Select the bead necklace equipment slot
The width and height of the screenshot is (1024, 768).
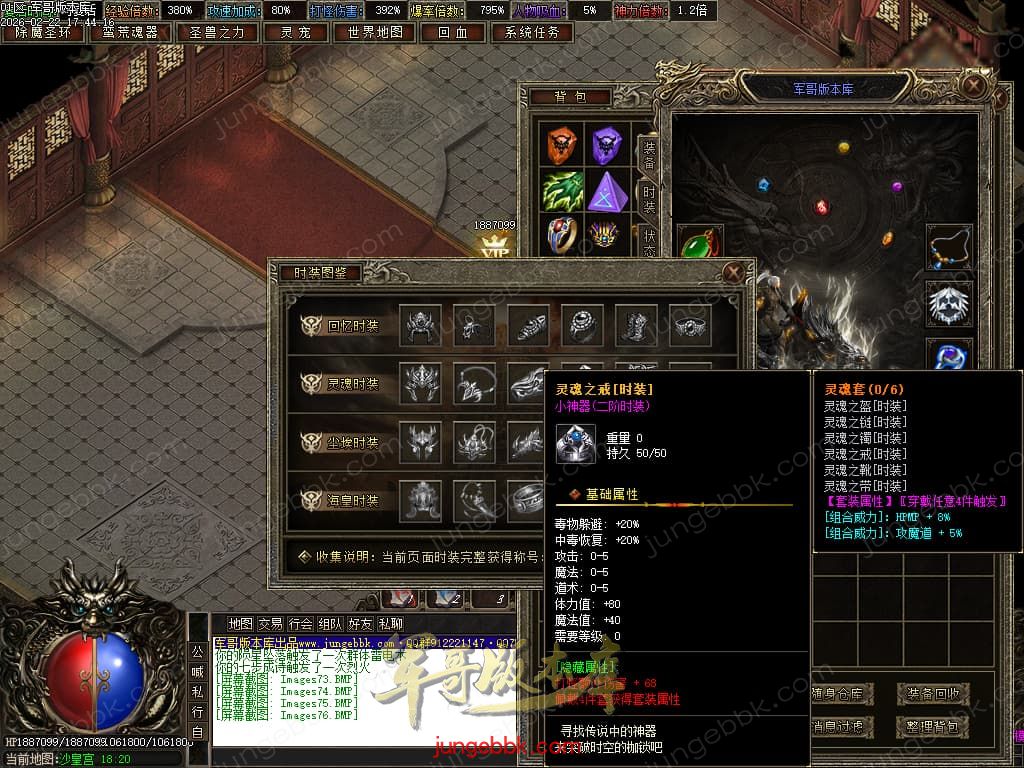tap(948, 248)
